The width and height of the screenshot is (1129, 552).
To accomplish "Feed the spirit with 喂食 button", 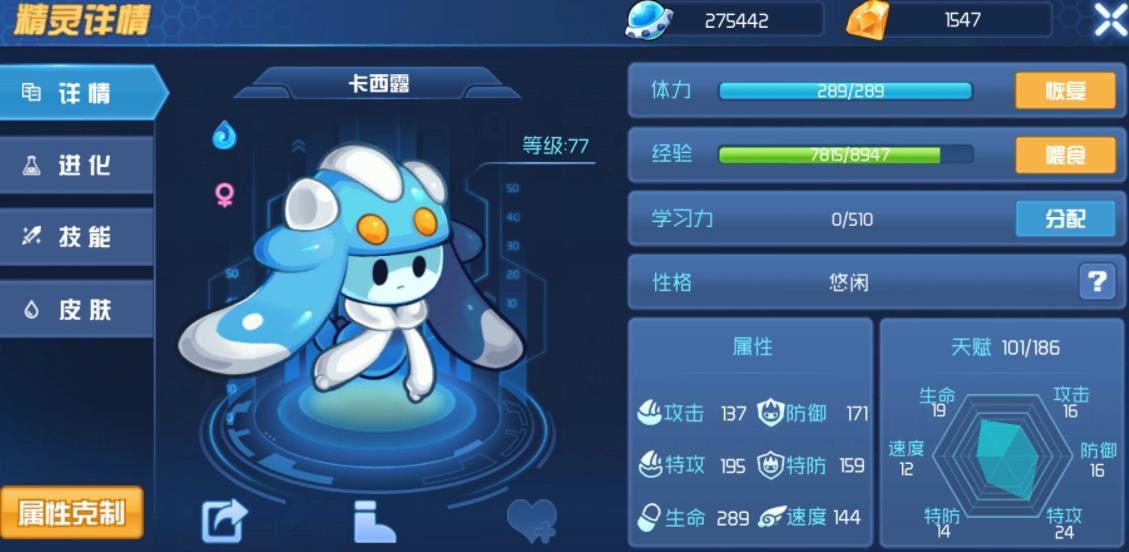I will point(1065,155).
